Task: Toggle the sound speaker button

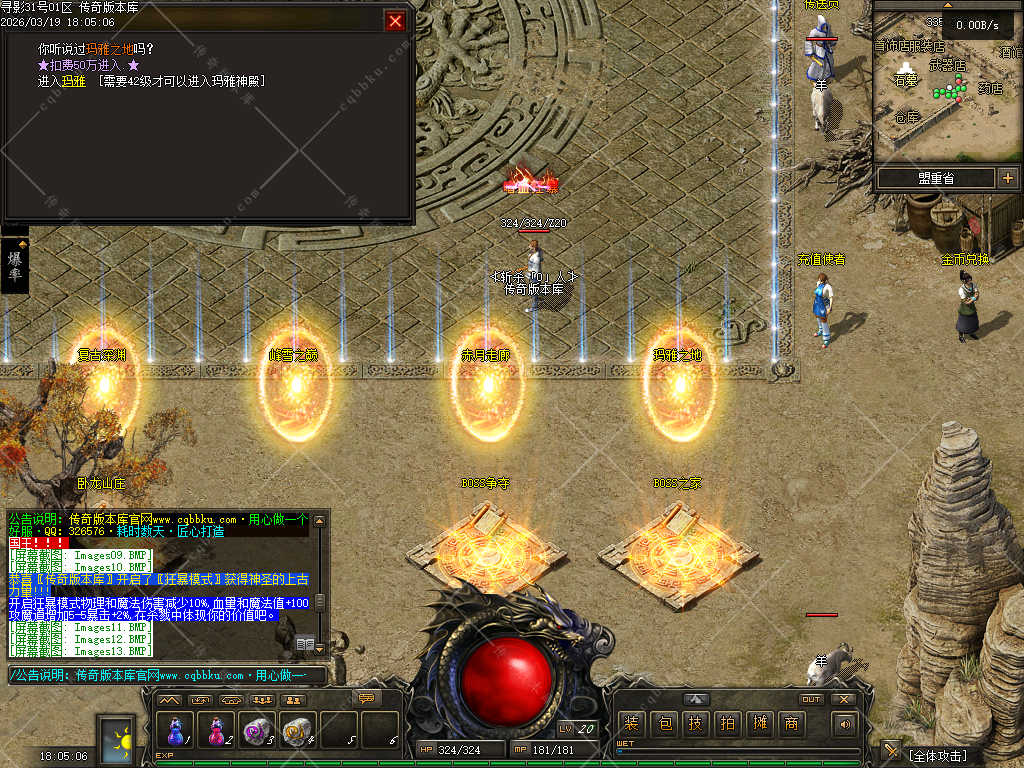Action: click(x=845, y=723)
